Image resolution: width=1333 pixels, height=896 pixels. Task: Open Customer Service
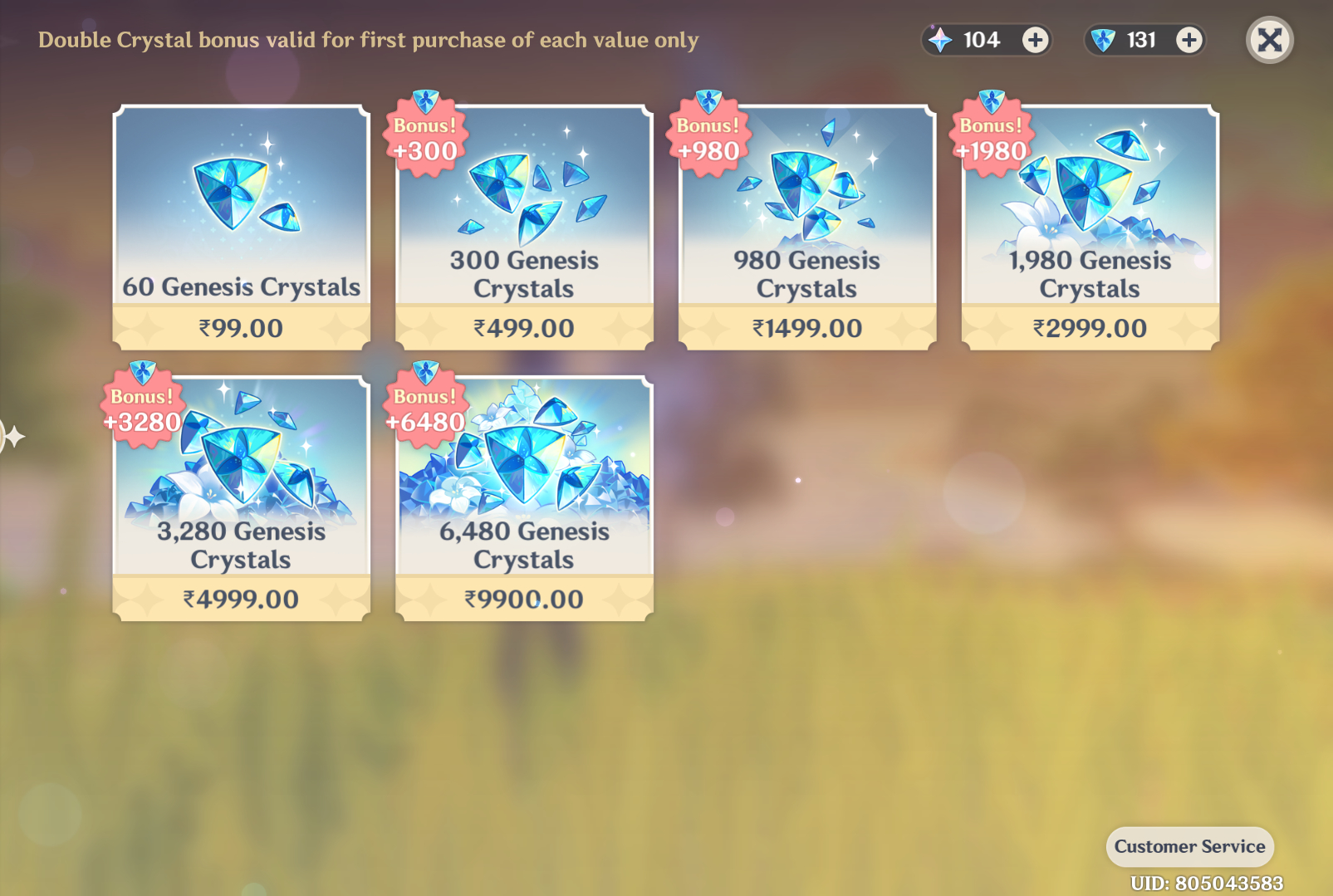tap(1189, 847)
